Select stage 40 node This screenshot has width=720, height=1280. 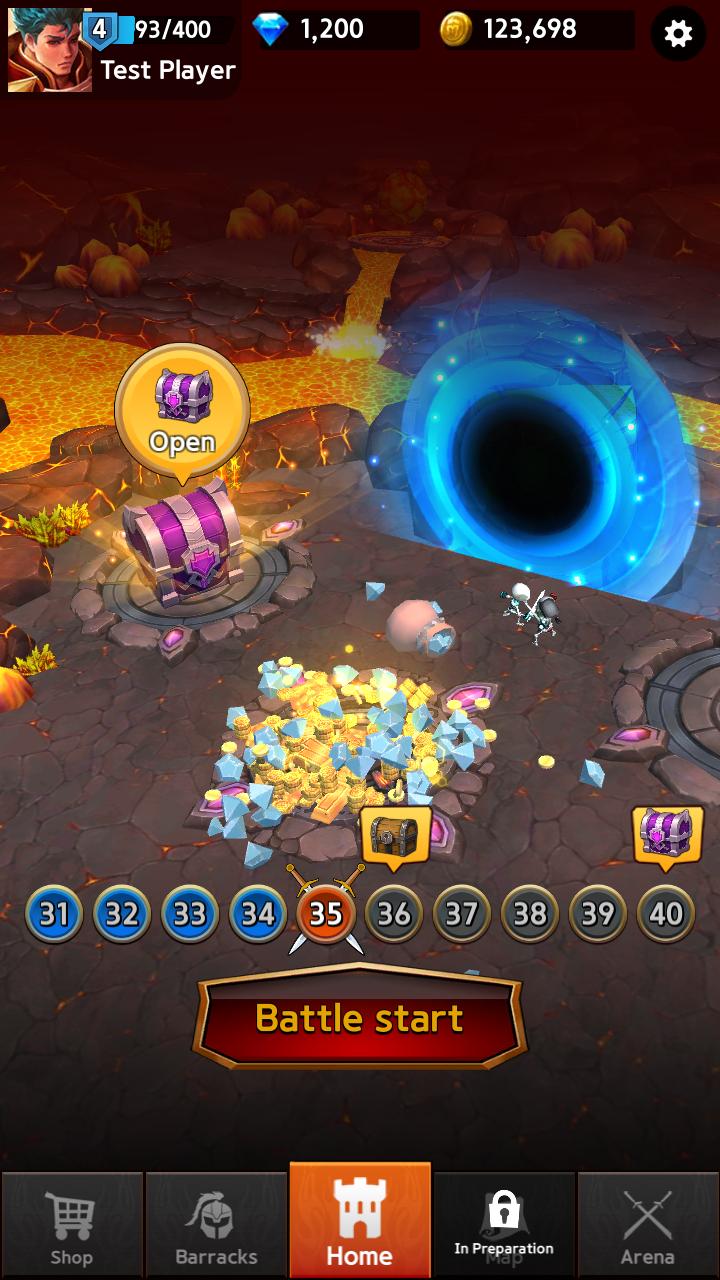666,914
